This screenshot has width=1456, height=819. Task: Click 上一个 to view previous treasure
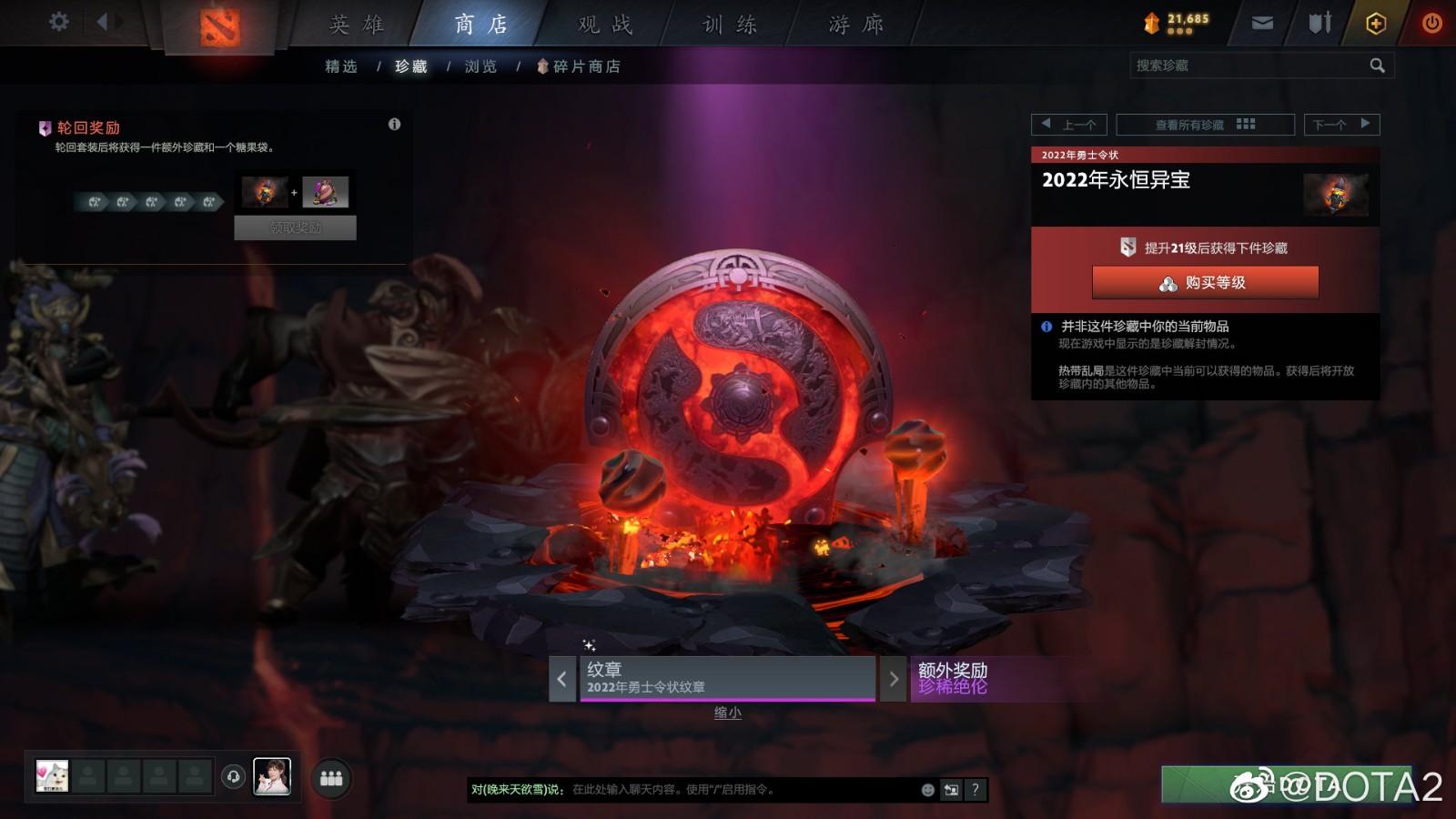(1069, 125)
